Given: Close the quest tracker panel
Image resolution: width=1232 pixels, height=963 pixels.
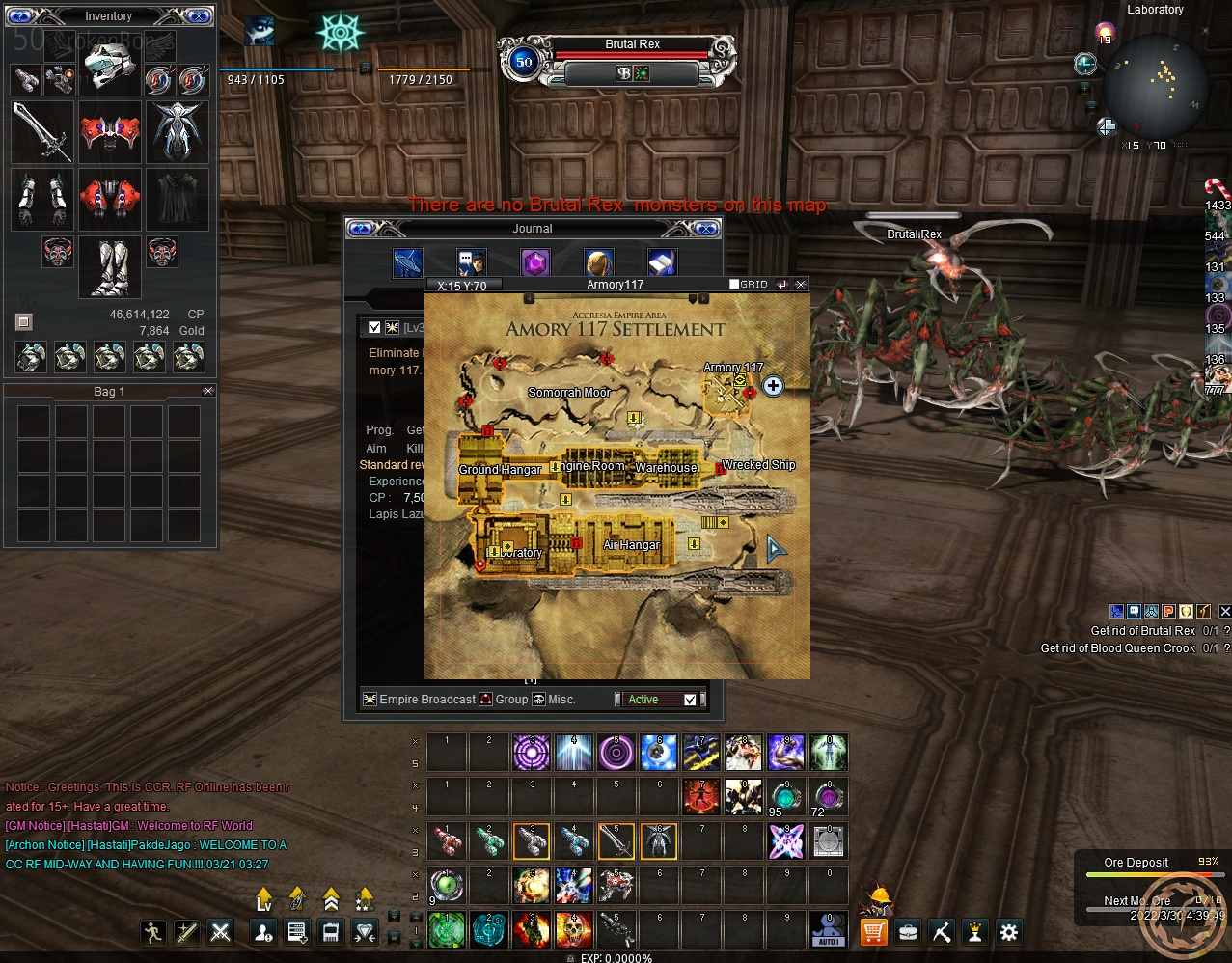Looking at the screenshot, I should tap(1224, 611).
